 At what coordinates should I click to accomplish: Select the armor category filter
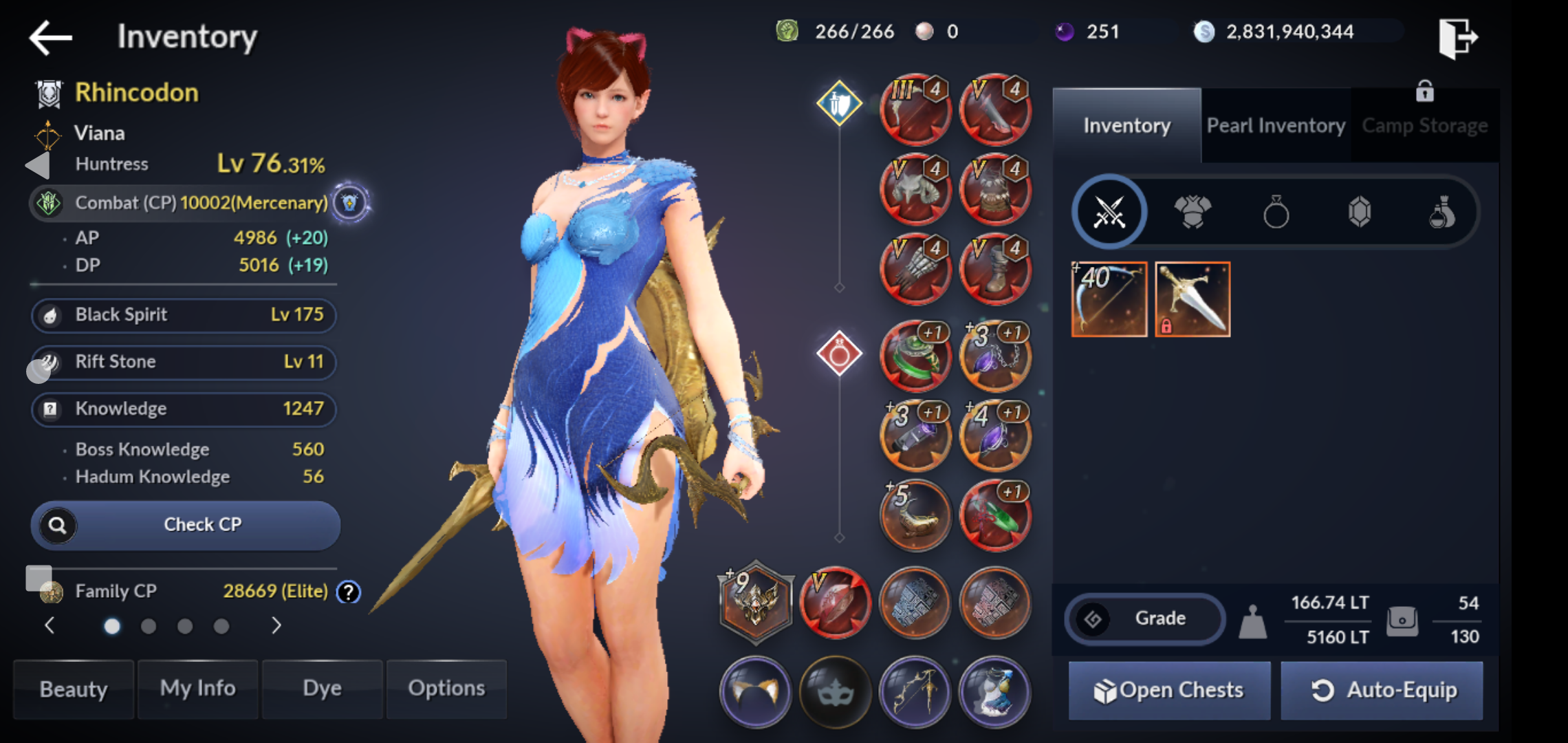pos(1193,212)
